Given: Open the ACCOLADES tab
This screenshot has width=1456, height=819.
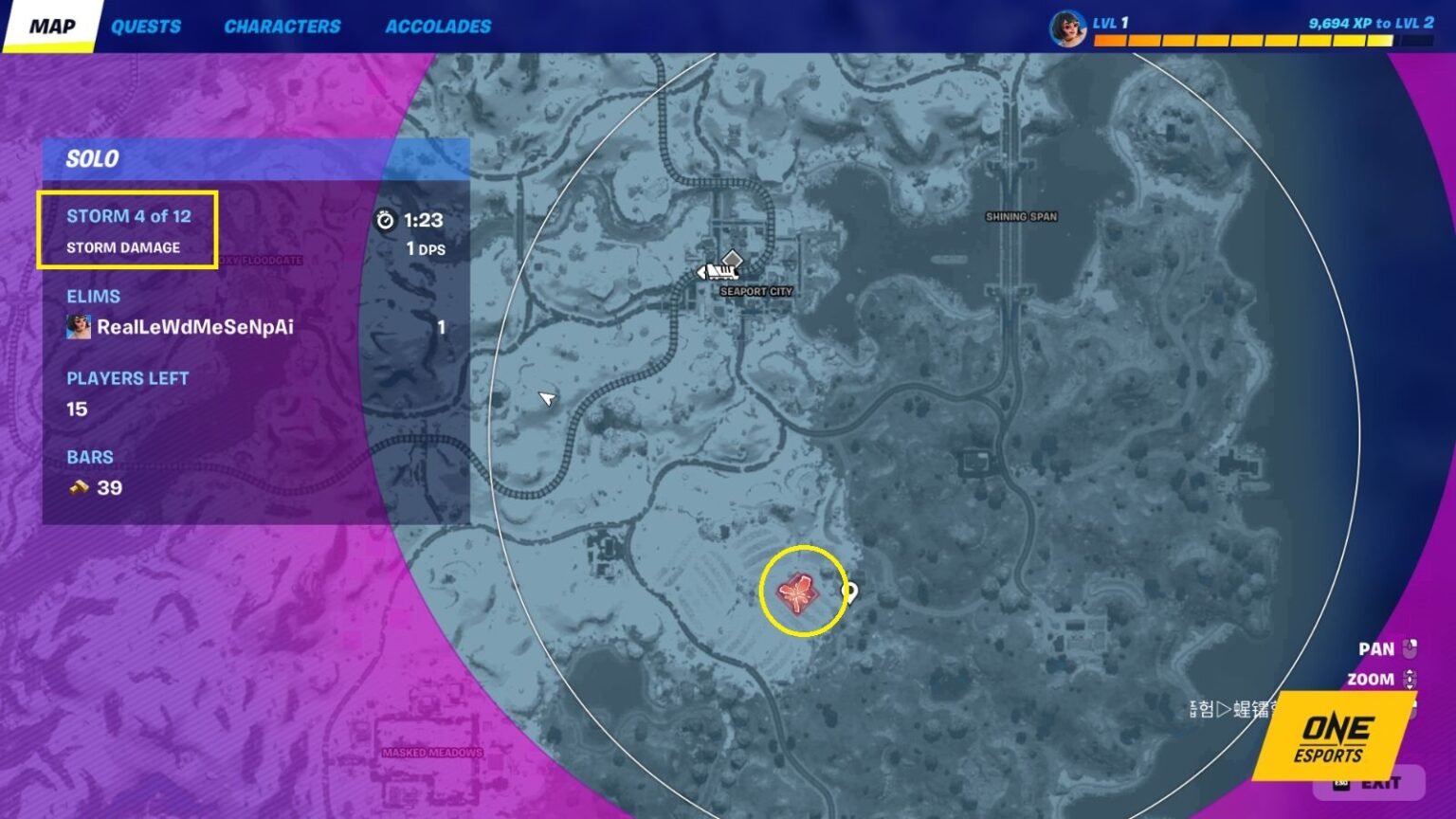Looking at the screenshot, I should click(437, 26).
